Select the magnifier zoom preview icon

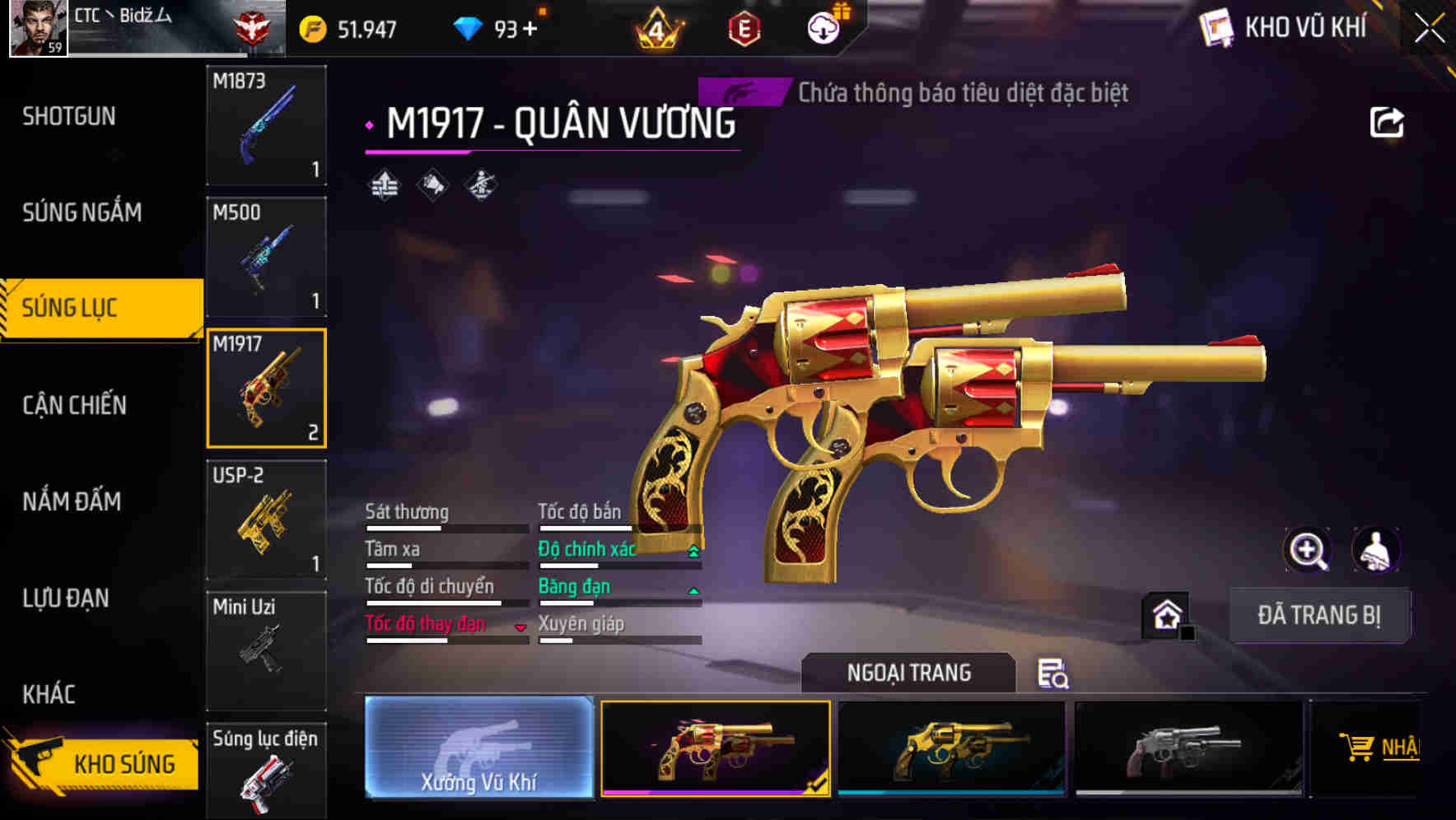pyautogui.click(x=1307, y=550)
